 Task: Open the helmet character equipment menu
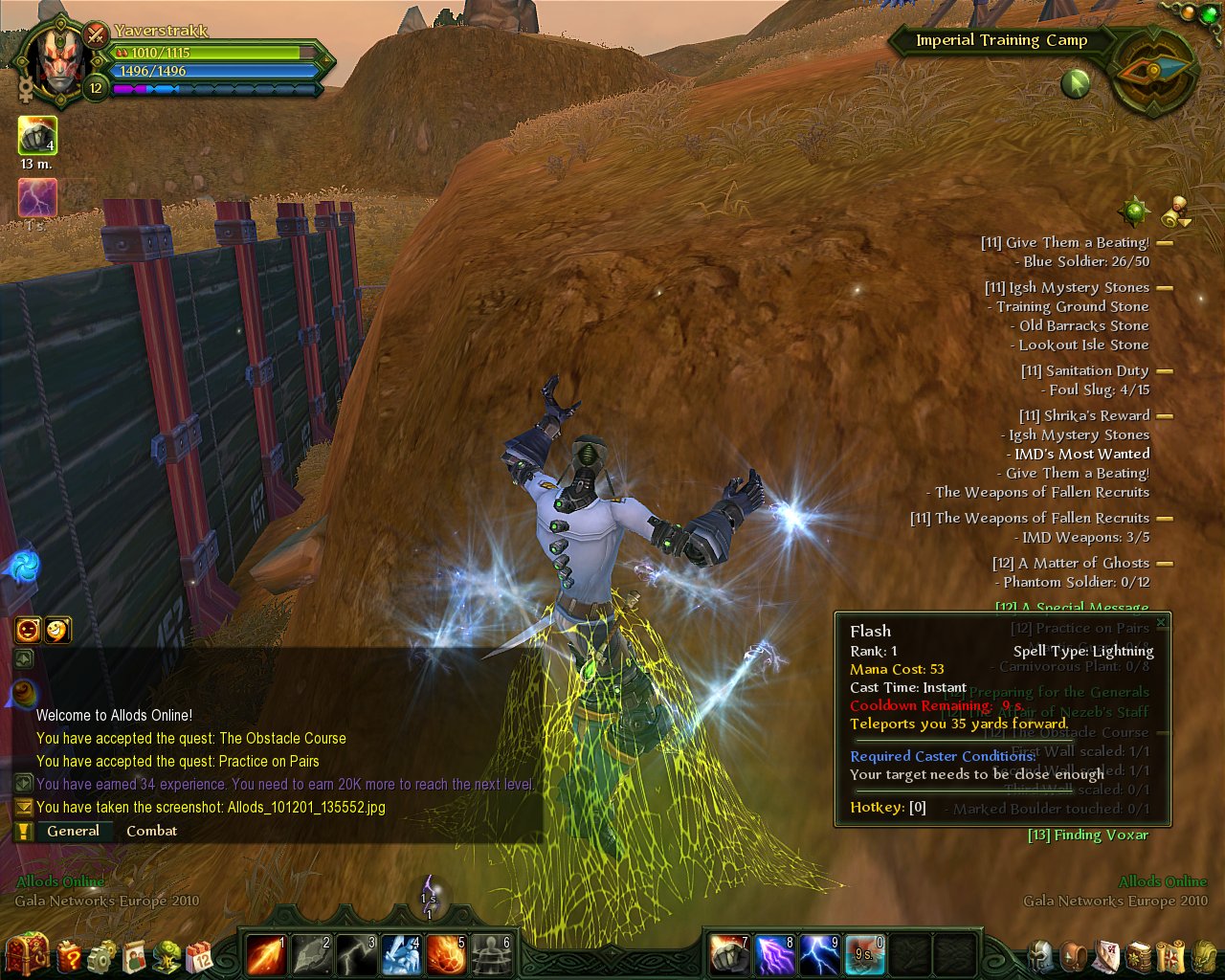point(1041,955)
